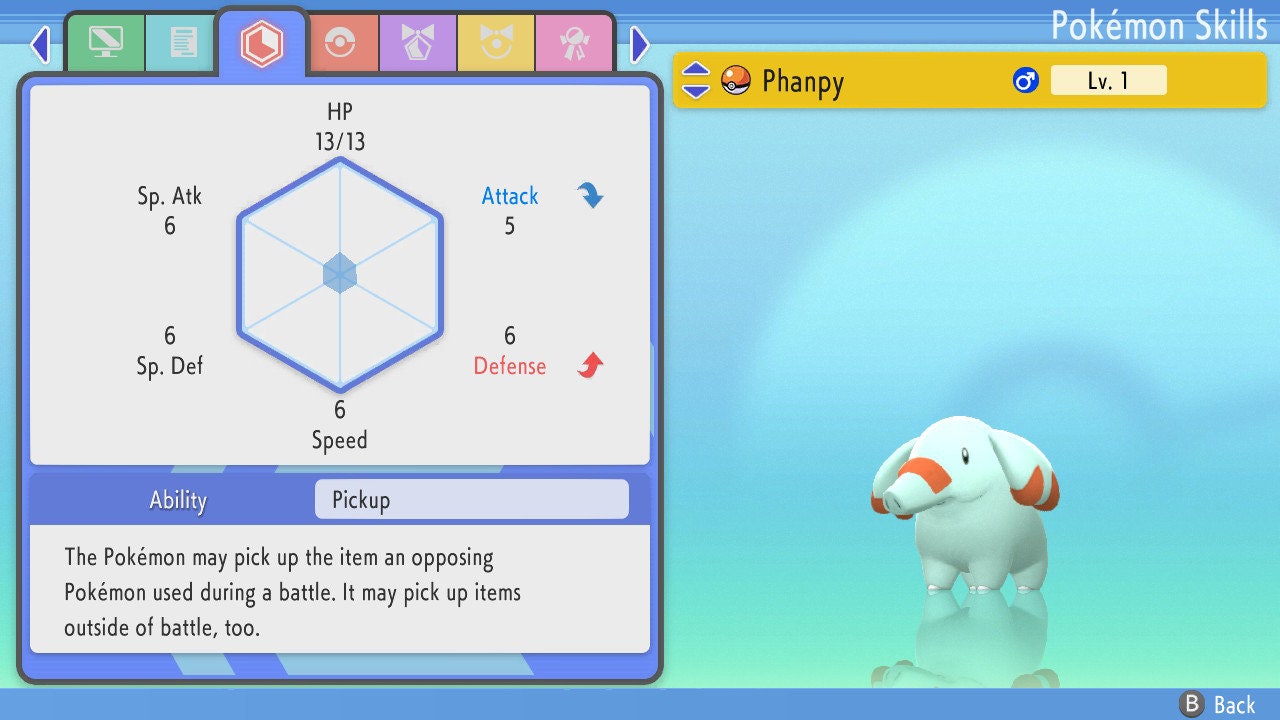Open the purple contest moves tab

(417, 44)
